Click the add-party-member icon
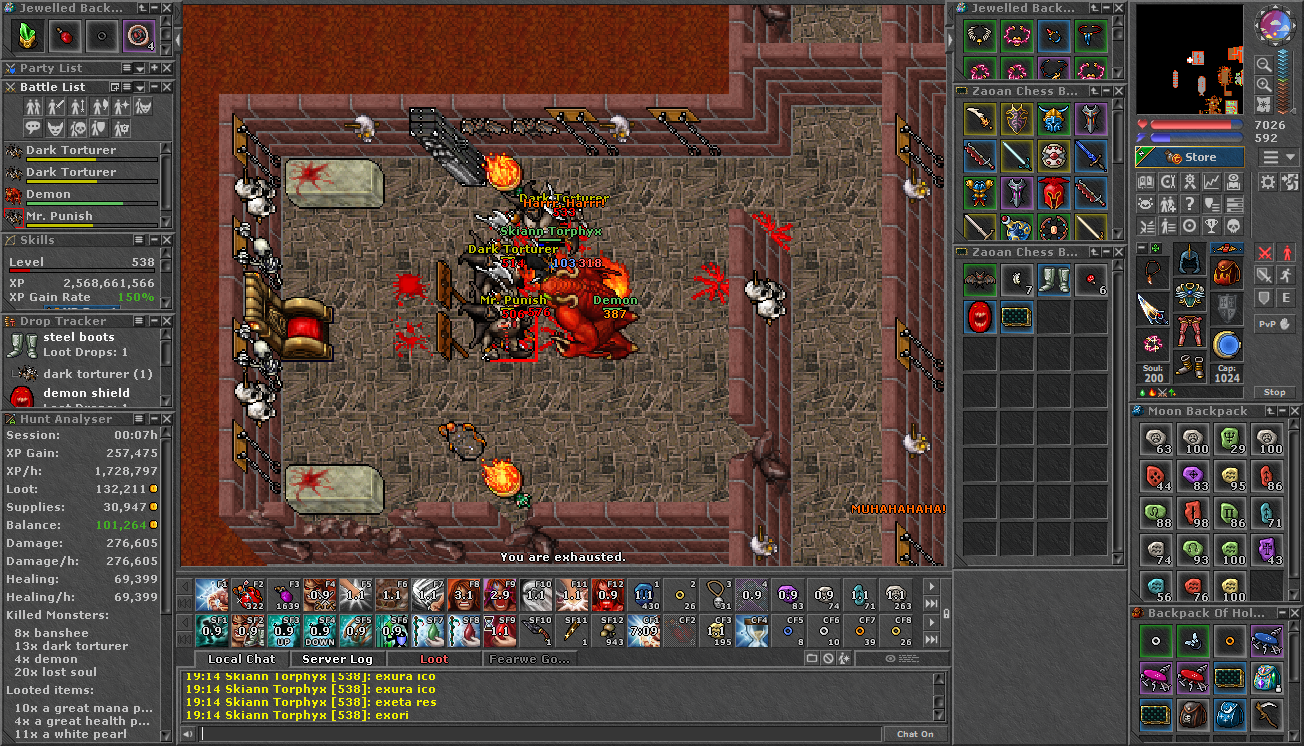The image size is (1304, 746). click(1168, 204)
